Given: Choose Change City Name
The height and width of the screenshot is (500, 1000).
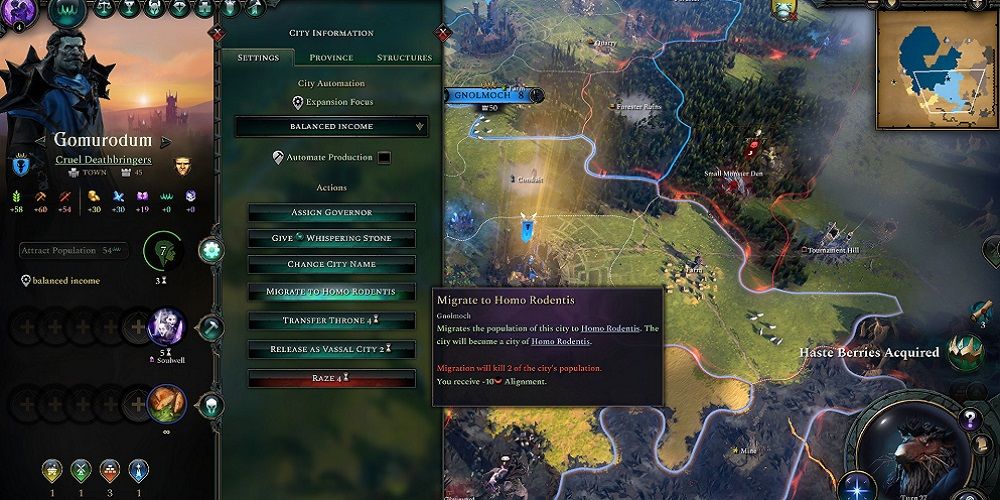Looking at the screenshot, I should point(331,265).
